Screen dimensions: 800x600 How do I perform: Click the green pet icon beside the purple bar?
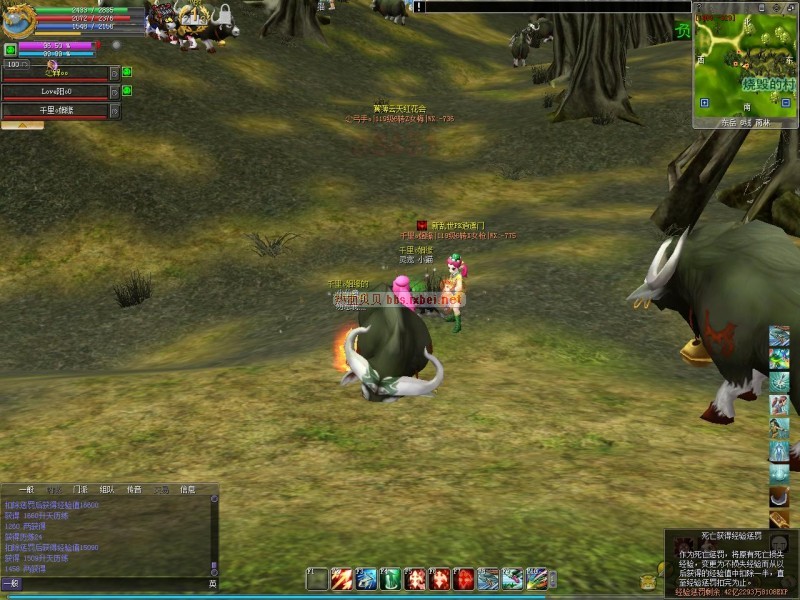tap(10, 48)
